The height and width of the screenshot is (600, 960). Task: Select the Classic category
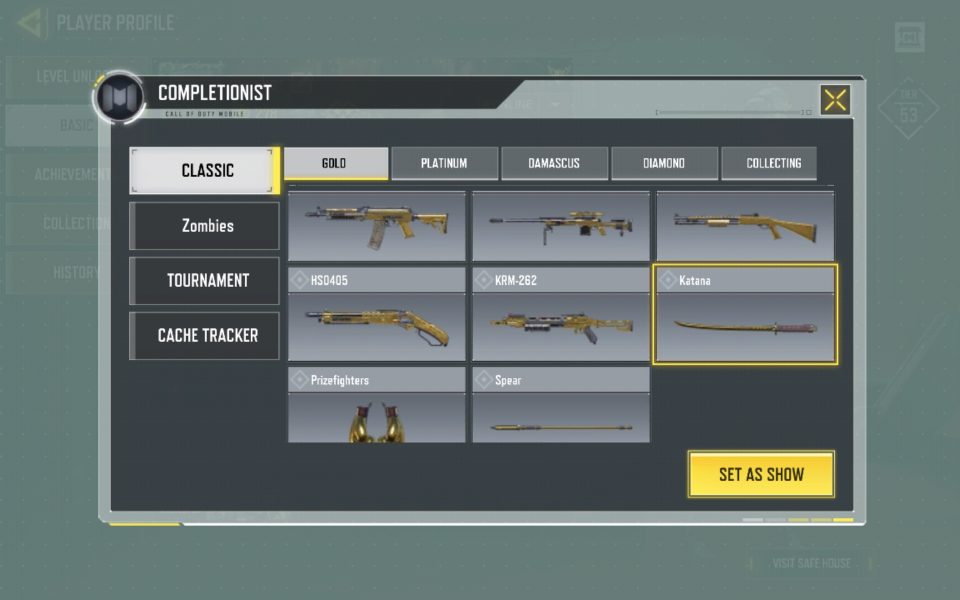[x=205, y=170]
